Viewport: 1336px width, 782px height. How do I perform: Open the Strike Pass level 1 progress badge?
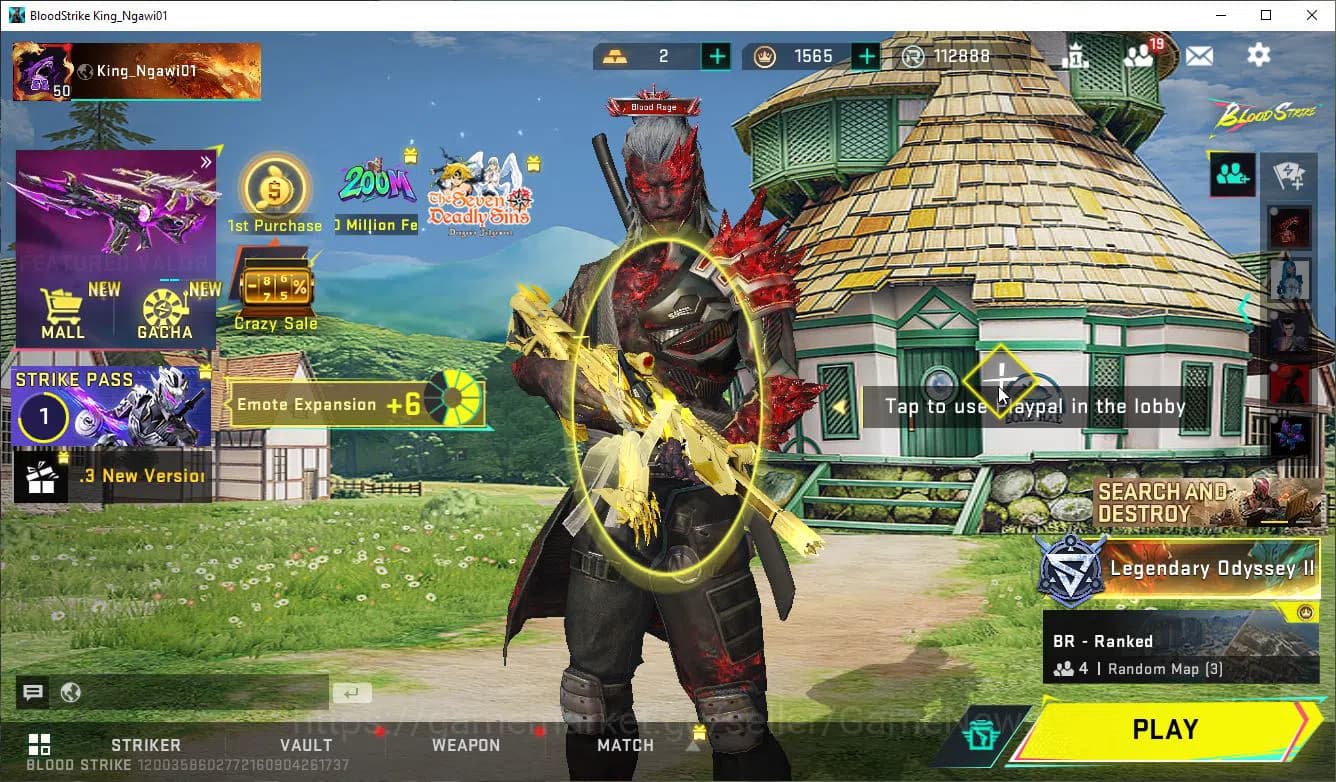click(43, 417)
